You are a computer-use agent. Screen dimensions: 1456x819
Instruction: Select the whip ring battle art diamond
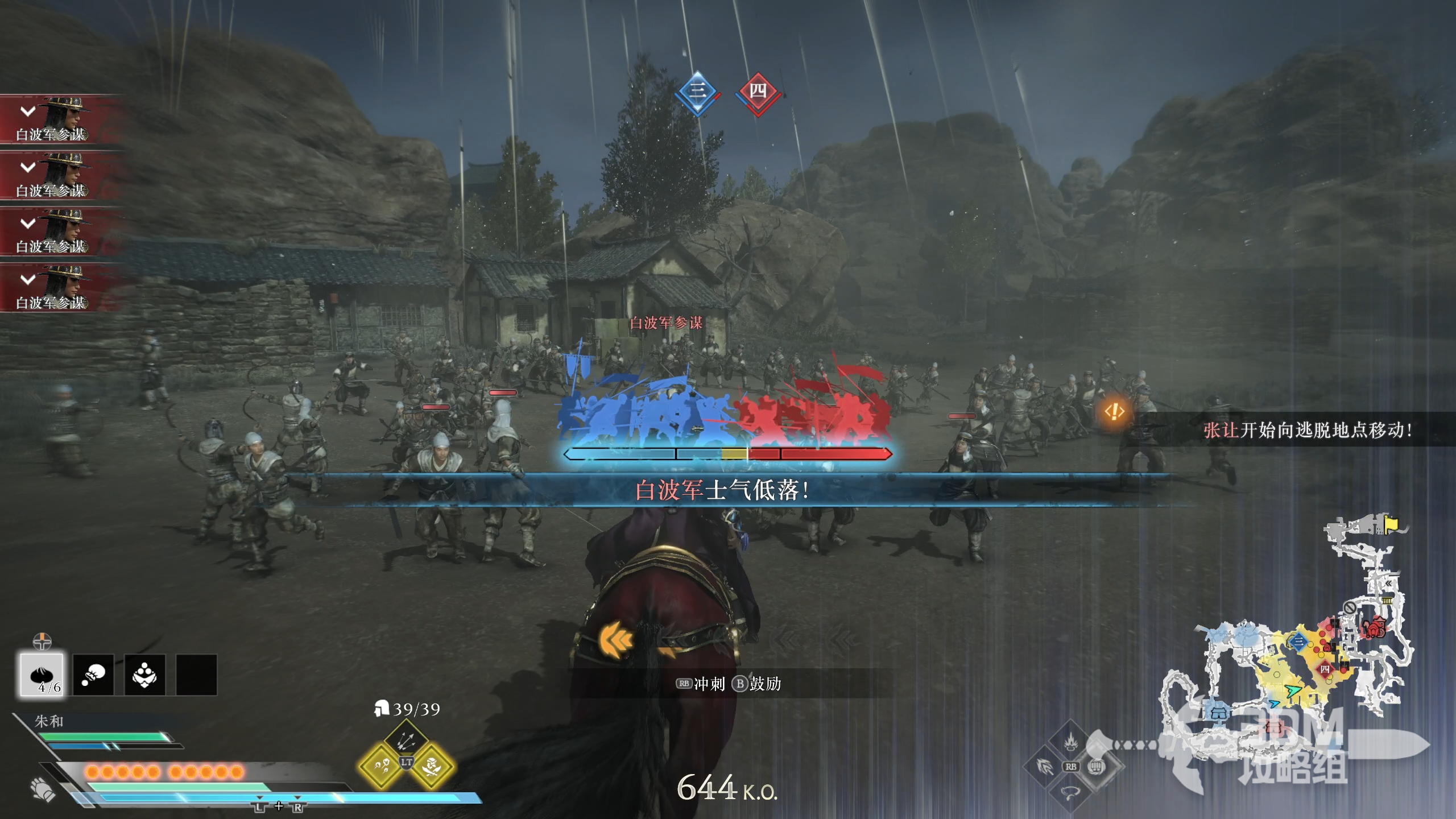point(1070,792)
